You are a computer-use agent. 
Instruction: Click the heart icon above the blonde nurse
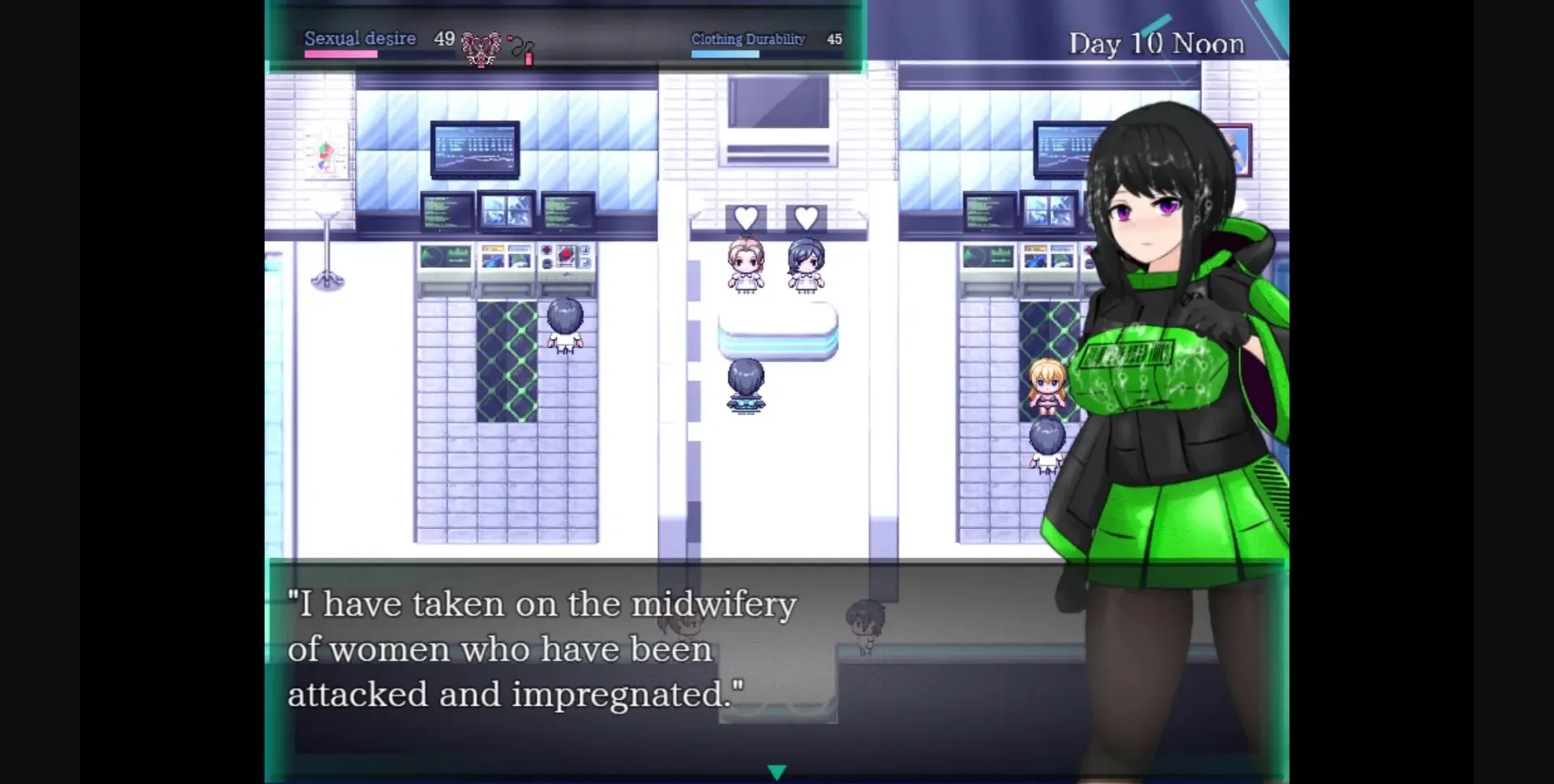pyautogui.click(x=745, y=216)
